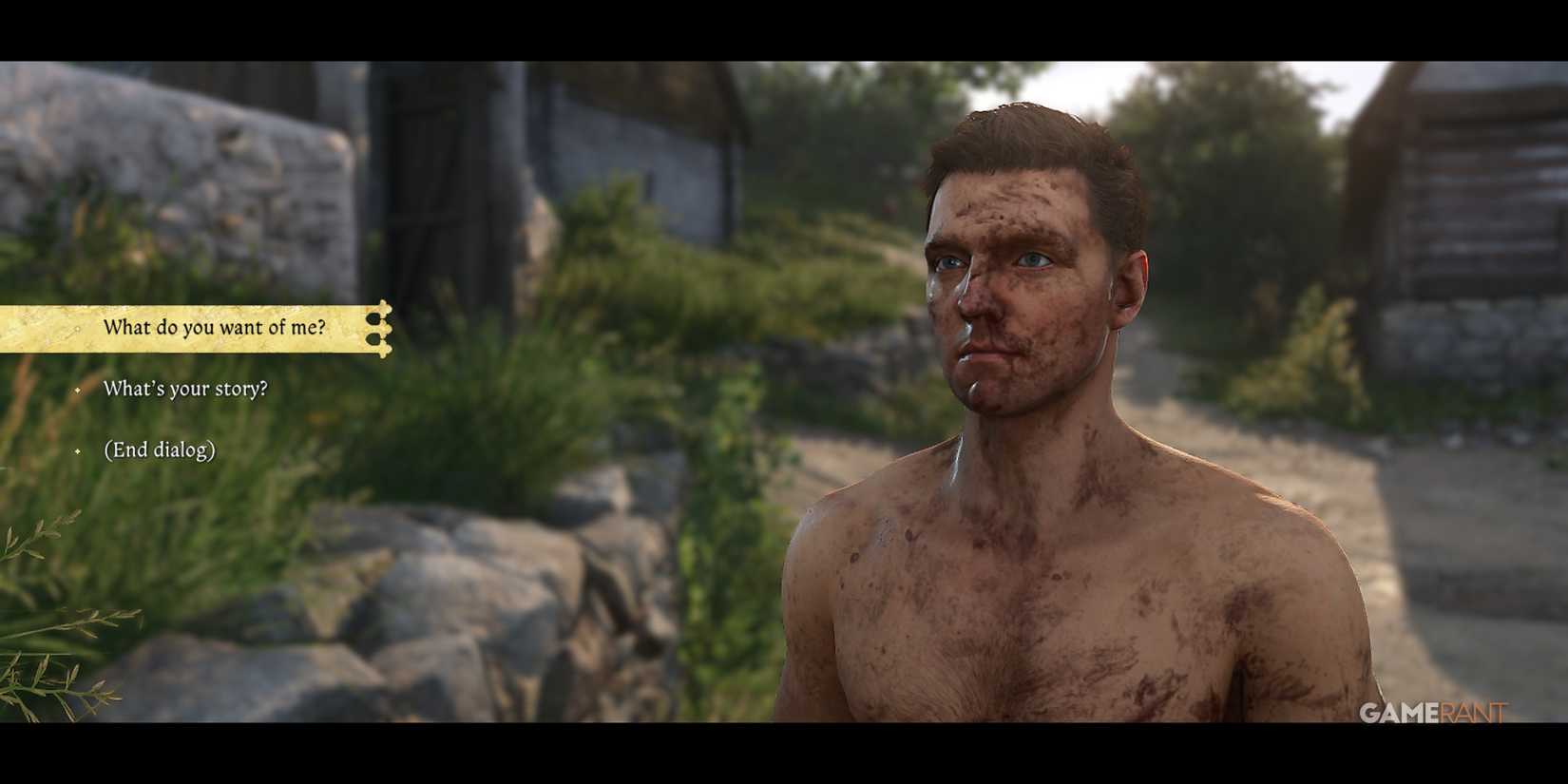Click the question mark in "What's your story?"
Viewport: 1568px width, 784px height.
coord(264,388)
